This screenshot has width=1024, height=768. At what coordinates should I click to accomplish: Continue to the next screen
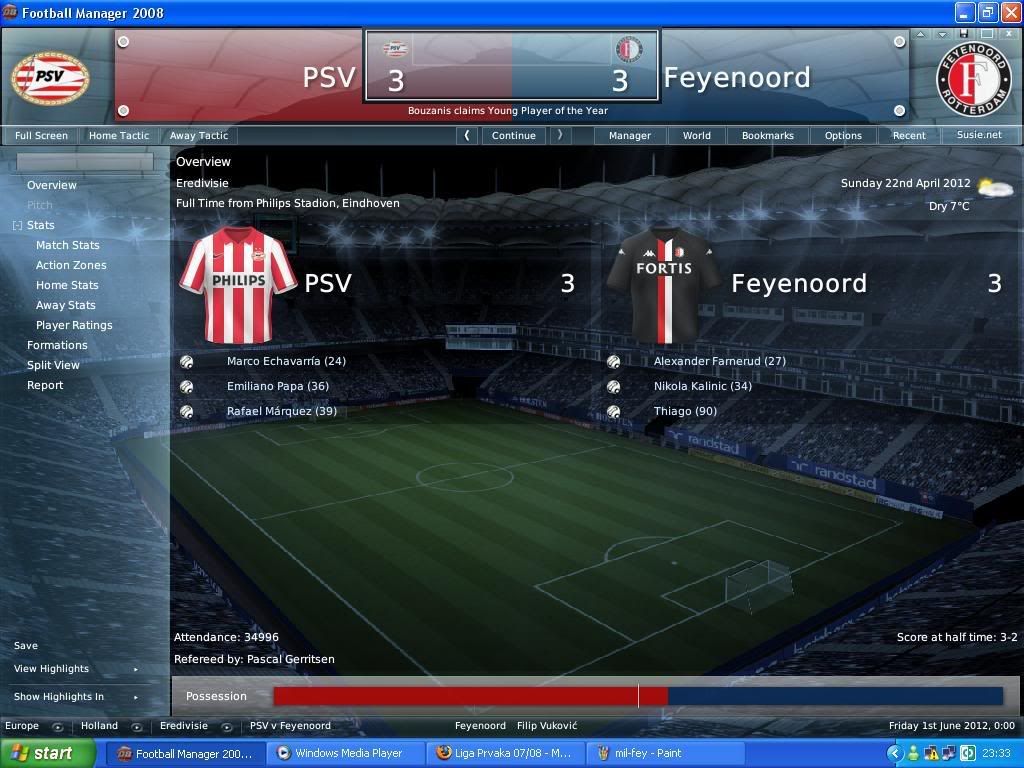coord(514,135)
